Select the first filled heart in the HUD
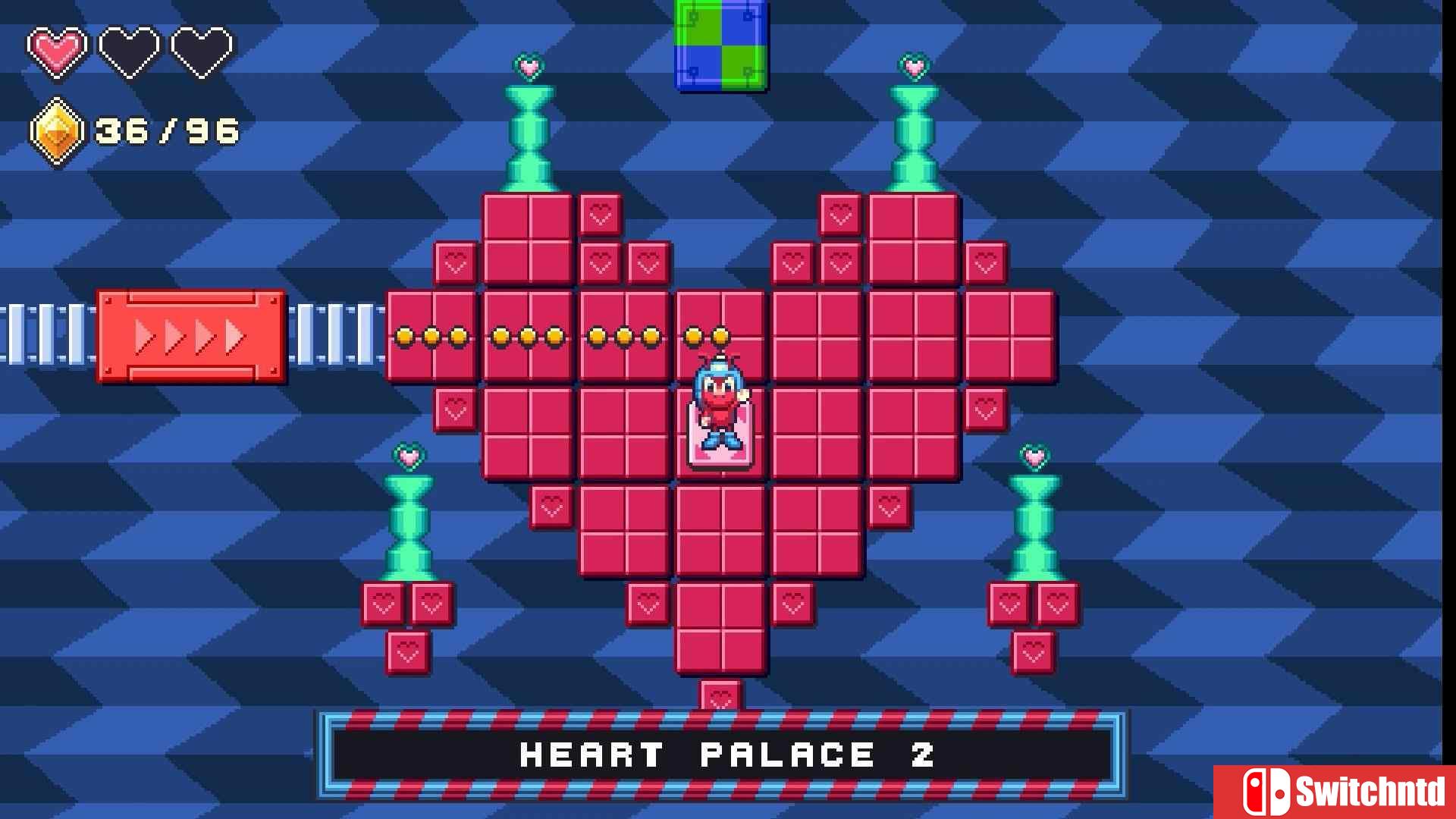 (57, 49)
